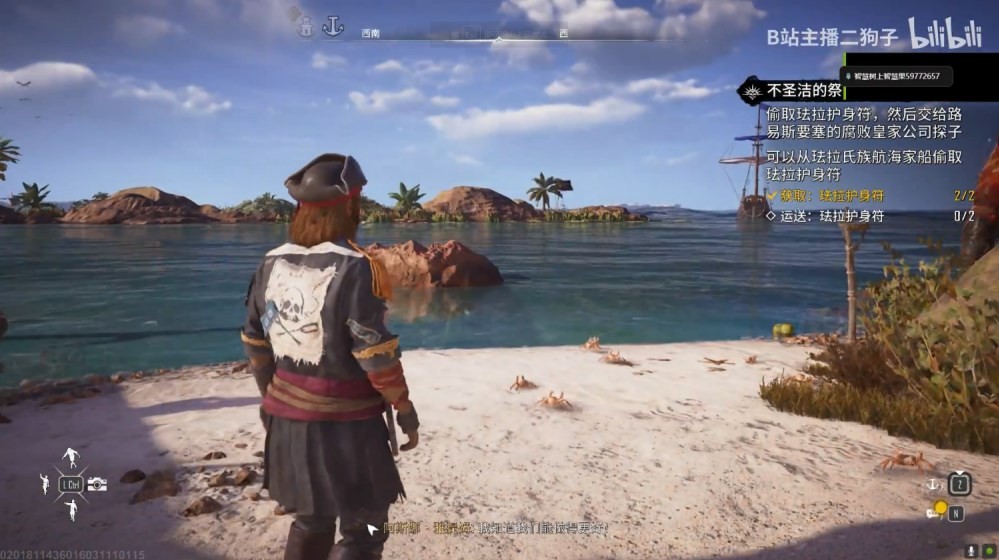This screenshot has width=999, height=560.
Task: Toggle the microphone icon
Action: point(970,550)
